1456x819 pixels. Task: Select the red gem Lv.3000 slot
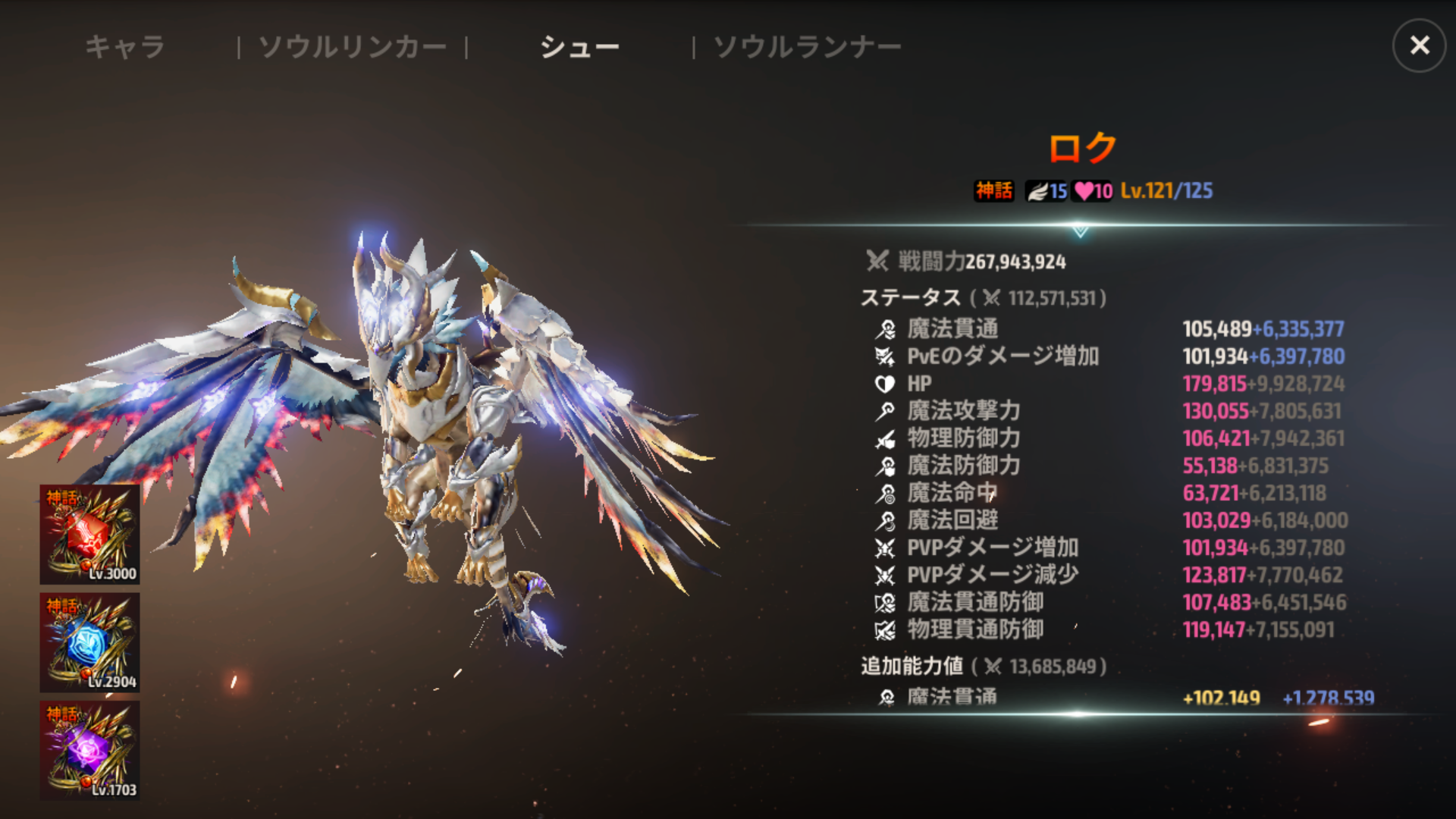pyautogui.click(x=89, y=535)
